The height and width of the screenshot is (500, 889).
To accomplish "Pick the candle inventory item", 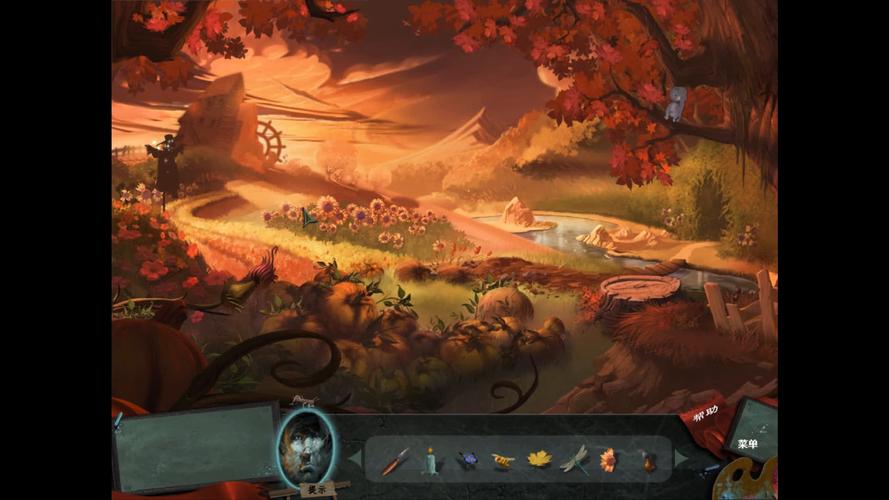I will point(432,460).
